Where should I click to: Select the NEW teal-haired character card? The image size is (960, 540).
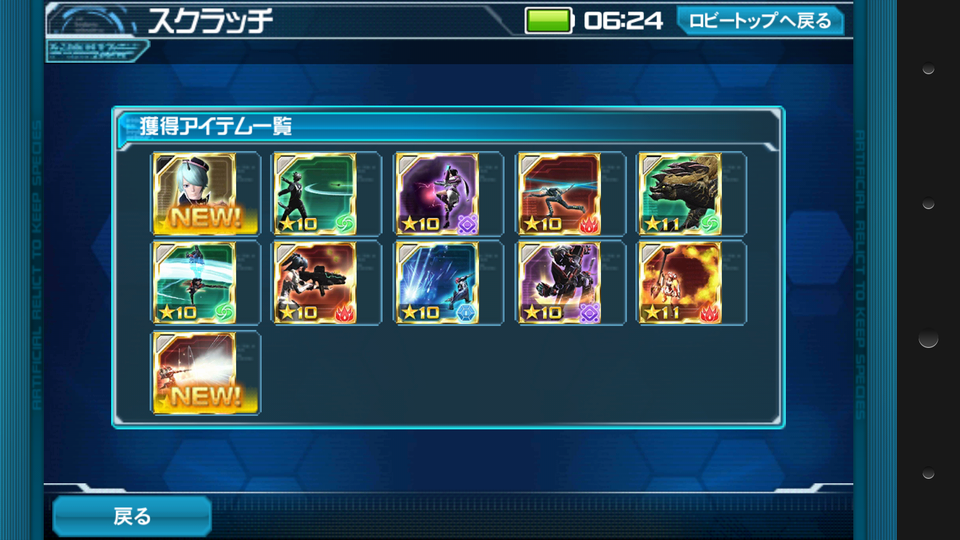click(194, 193)
